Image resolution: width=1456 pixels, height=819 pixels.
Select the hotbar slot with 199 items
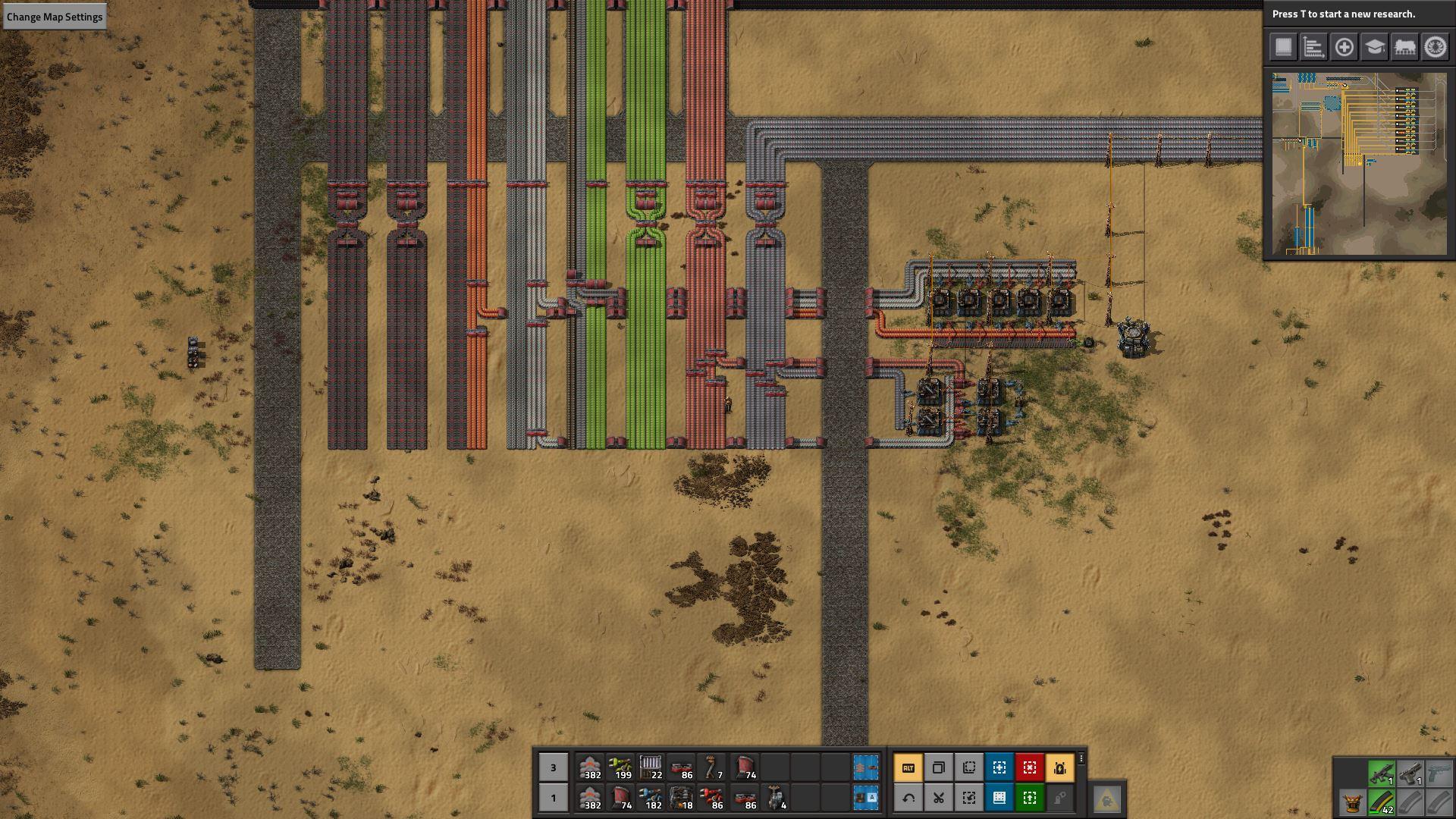coord(621,767)
